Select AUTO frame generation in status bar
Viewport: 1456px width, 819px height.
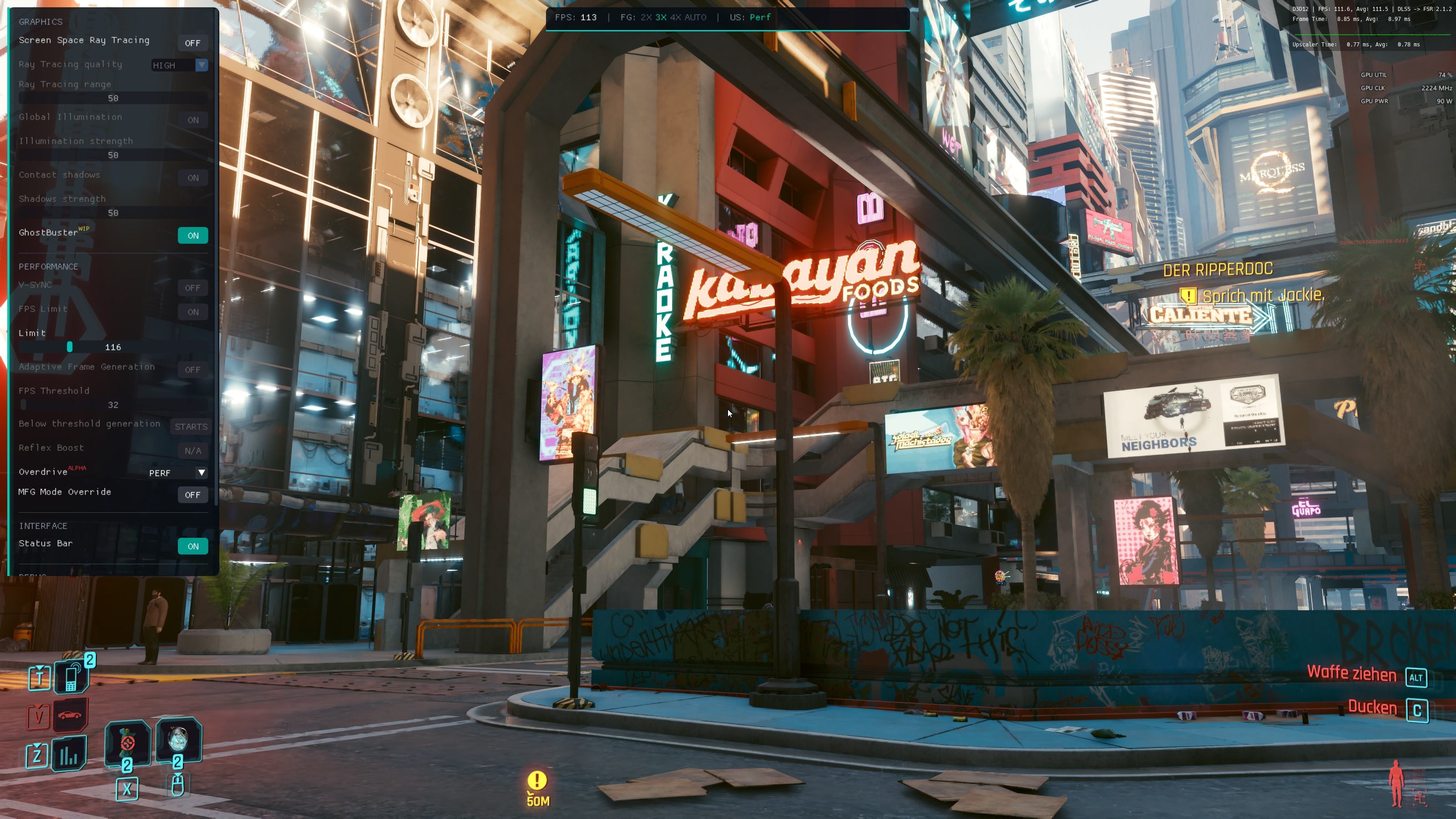(695, 18)
